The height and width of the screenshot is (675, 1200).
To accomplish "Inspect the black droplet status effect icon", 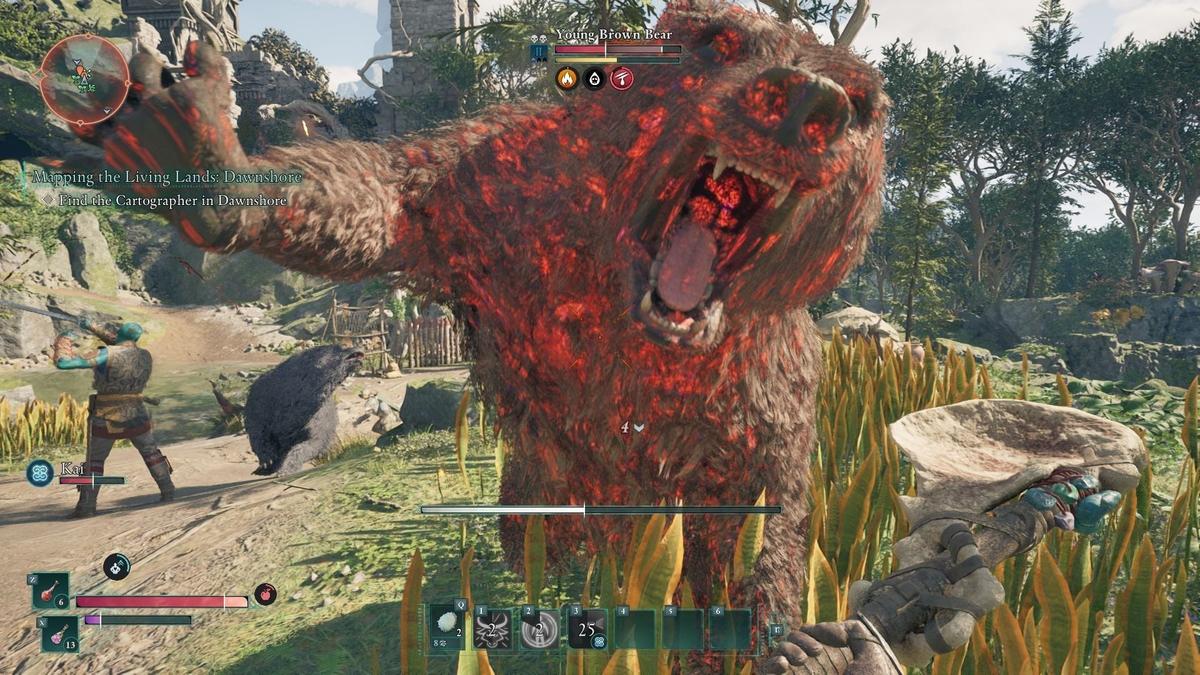I will [x=594, y=78].
